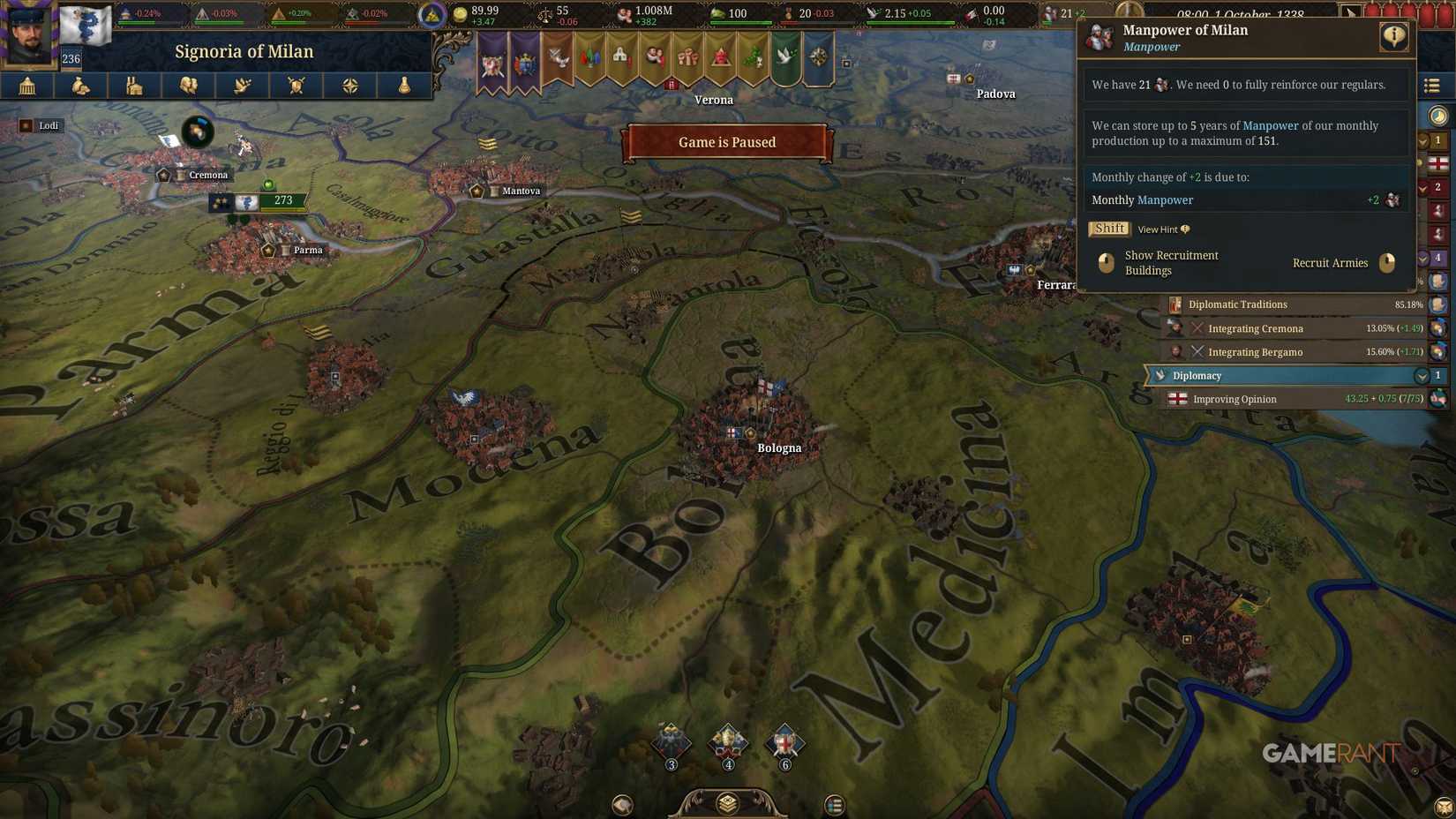This screenshot has height=819, width=1456.
Task: Open the Government panel via the temple icon
Action: coord(26,86)
